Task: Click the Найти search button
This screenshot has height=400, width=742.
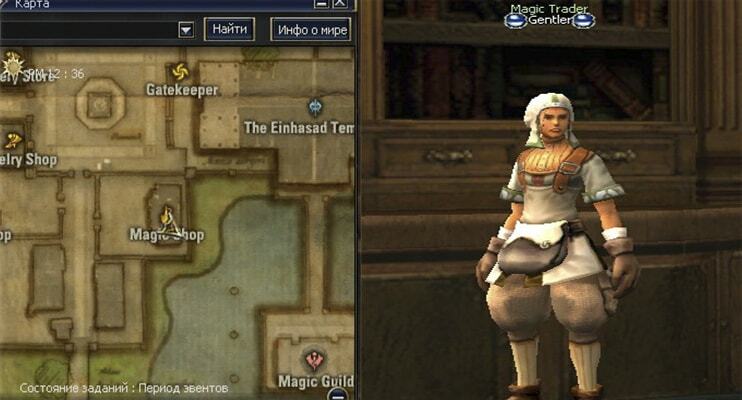Action: 229,29
